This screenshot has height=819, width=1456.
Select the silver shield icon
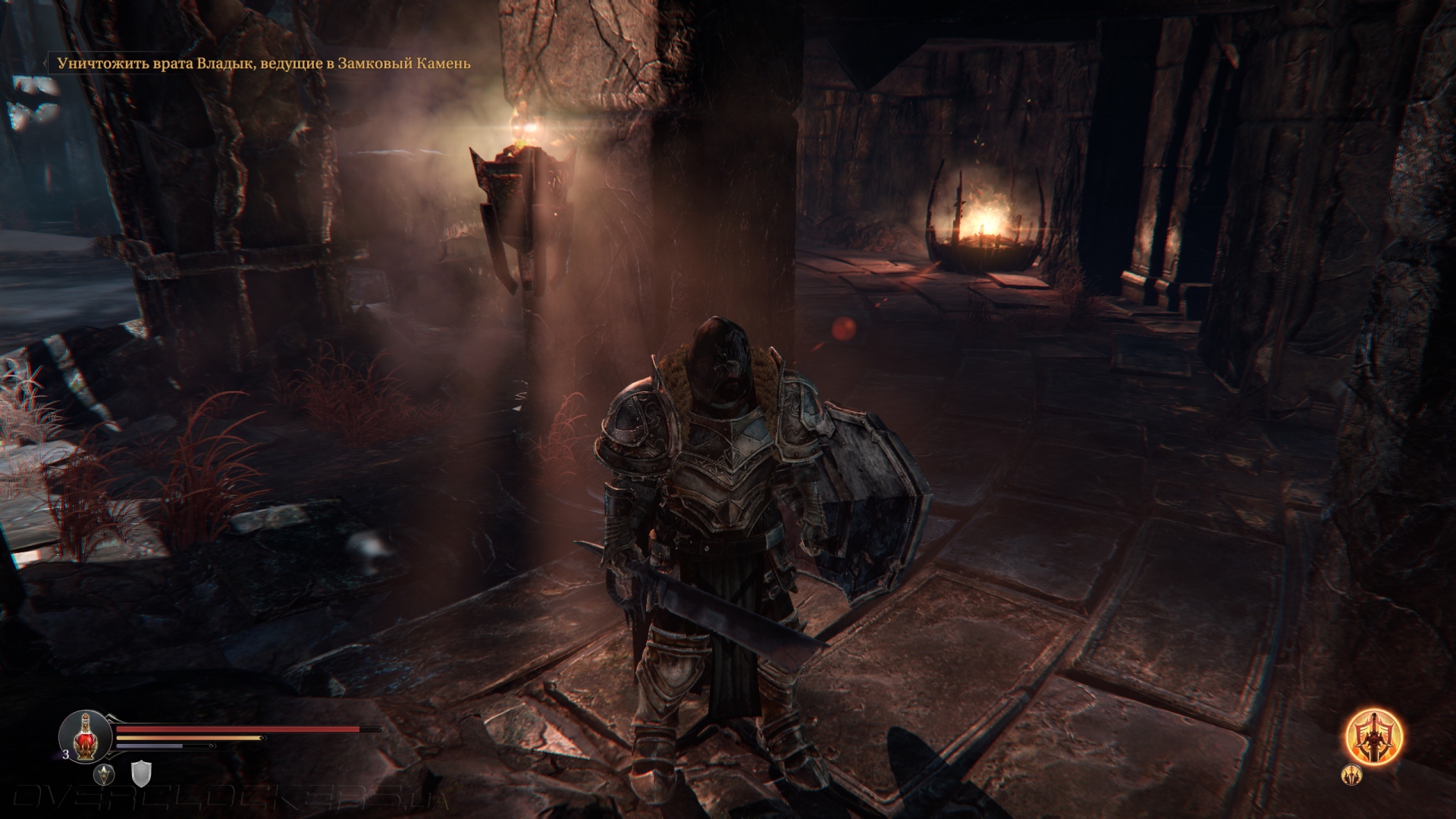[x=142, y=774]
